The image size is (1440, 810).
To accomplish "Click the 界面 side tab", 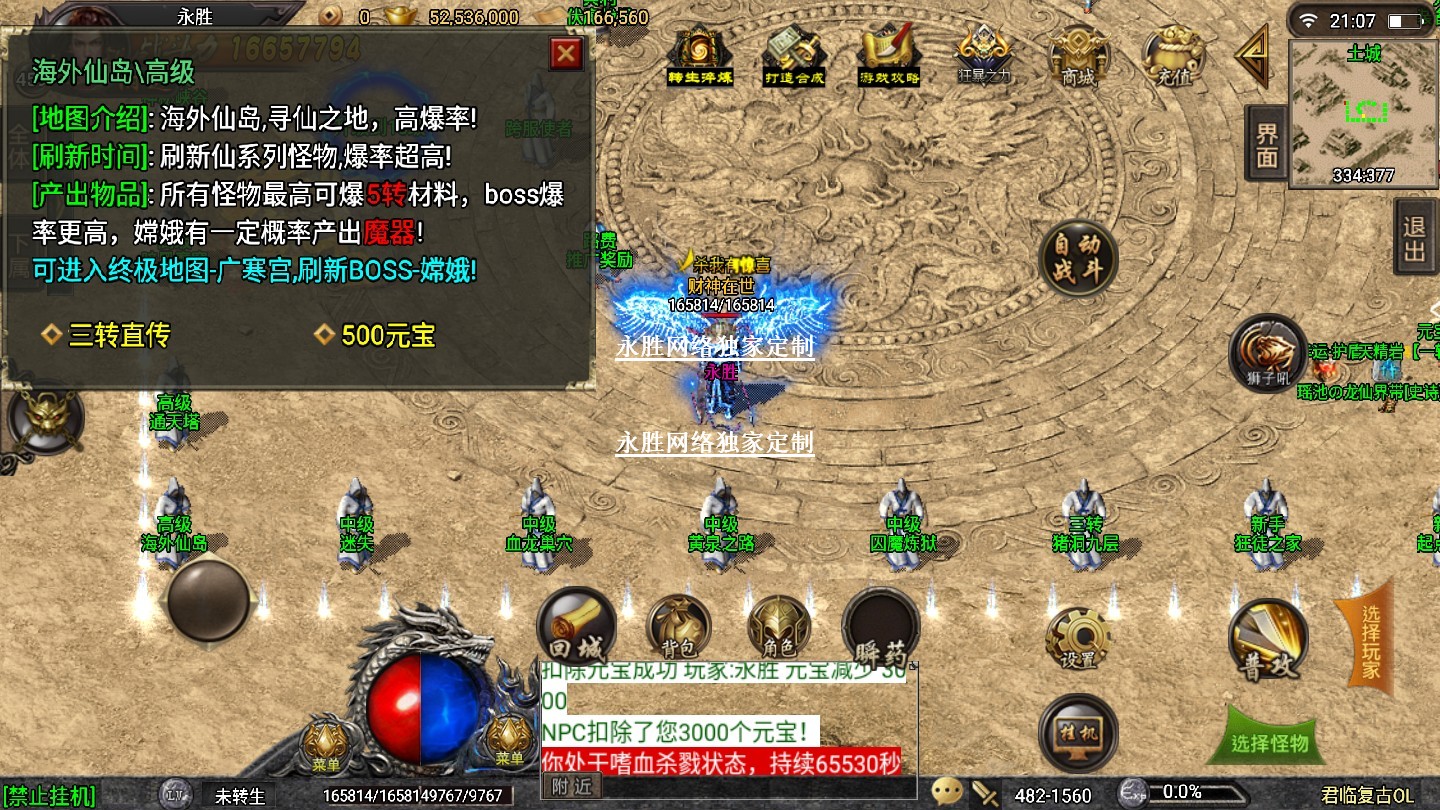I will tap(1266, 146).
